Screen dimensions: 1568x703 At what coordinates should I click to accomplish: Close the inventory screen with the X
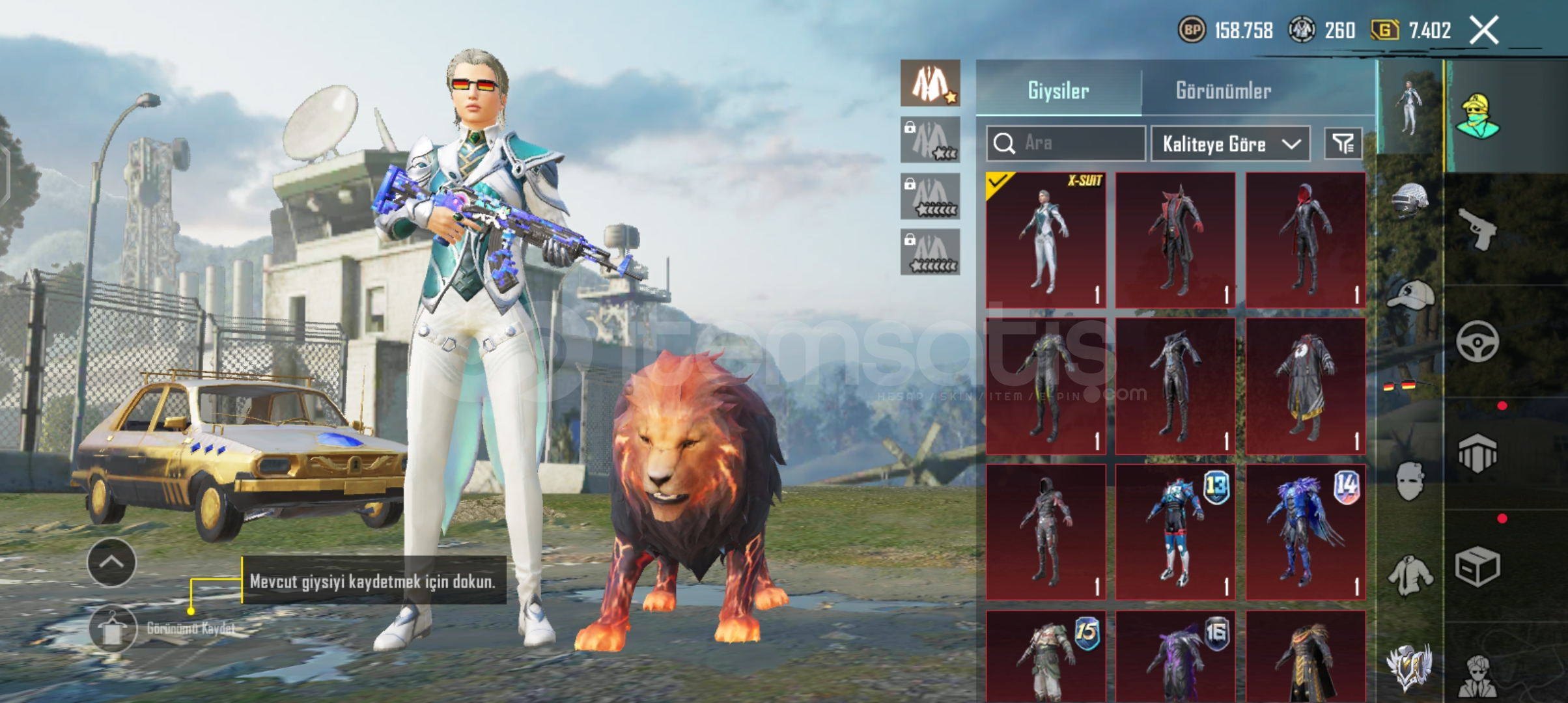(1484, 31)
